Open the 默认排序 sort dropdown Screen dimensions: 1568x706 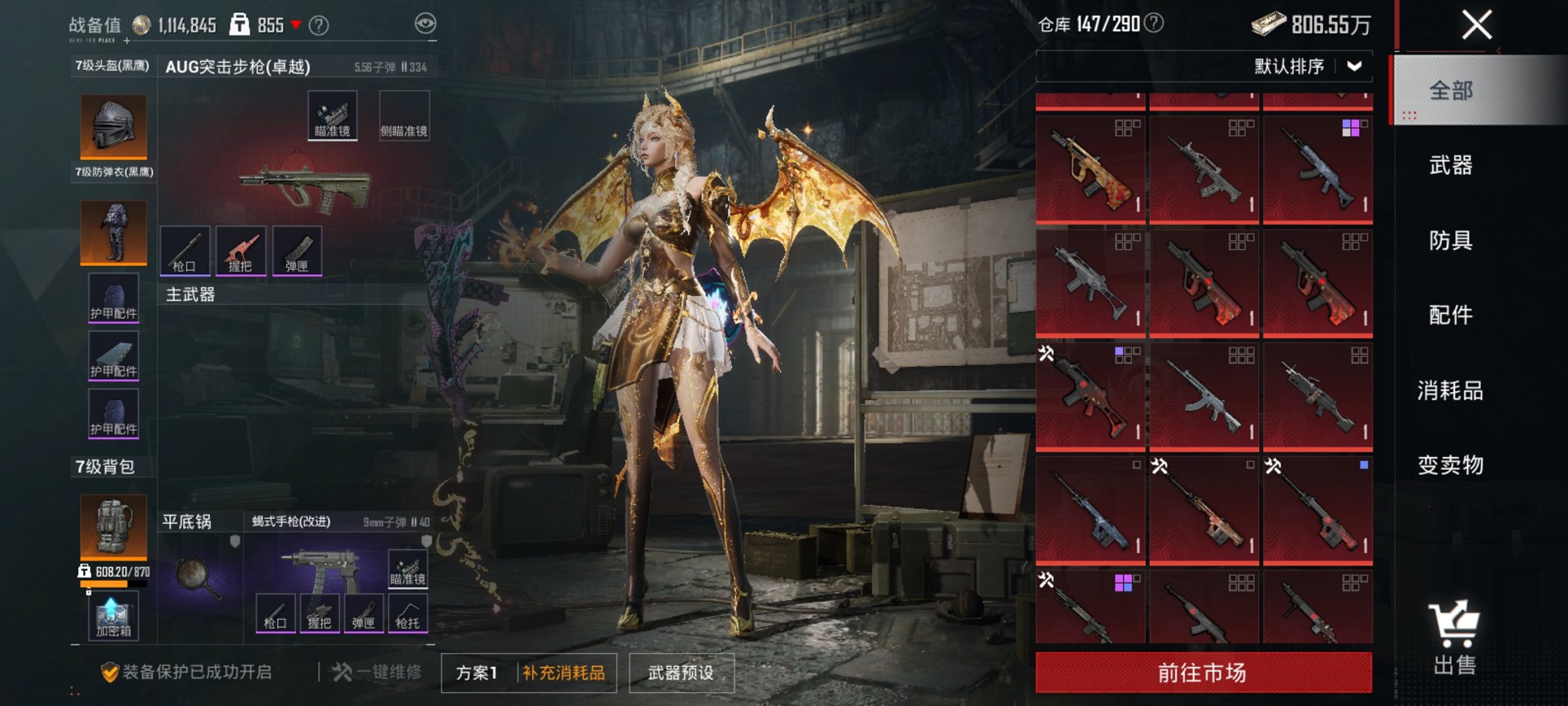(1308, 67)
